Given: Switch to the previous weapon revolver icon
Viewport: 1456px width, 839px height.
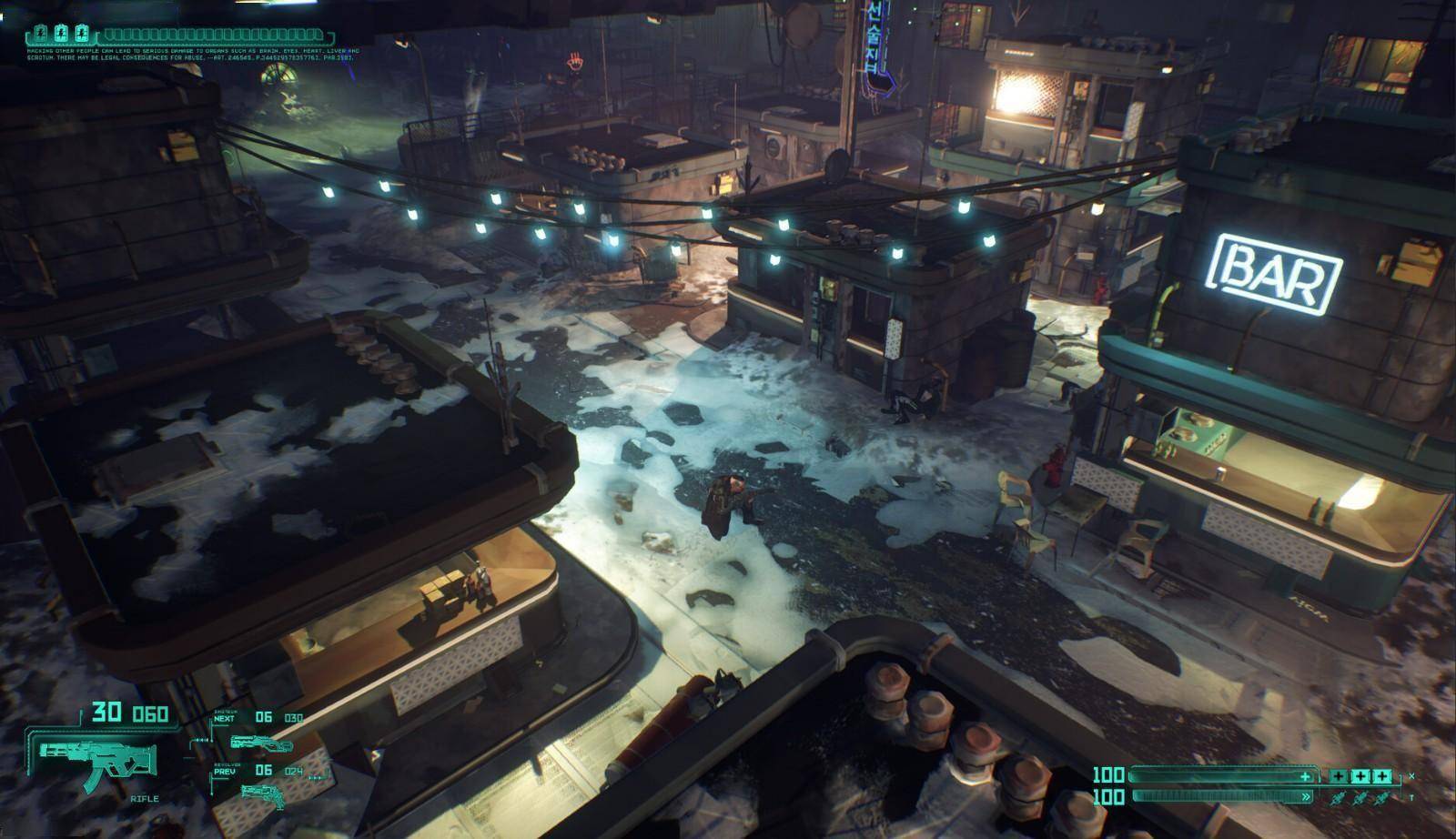Looking at the screenshot, I should pos(262,794).
